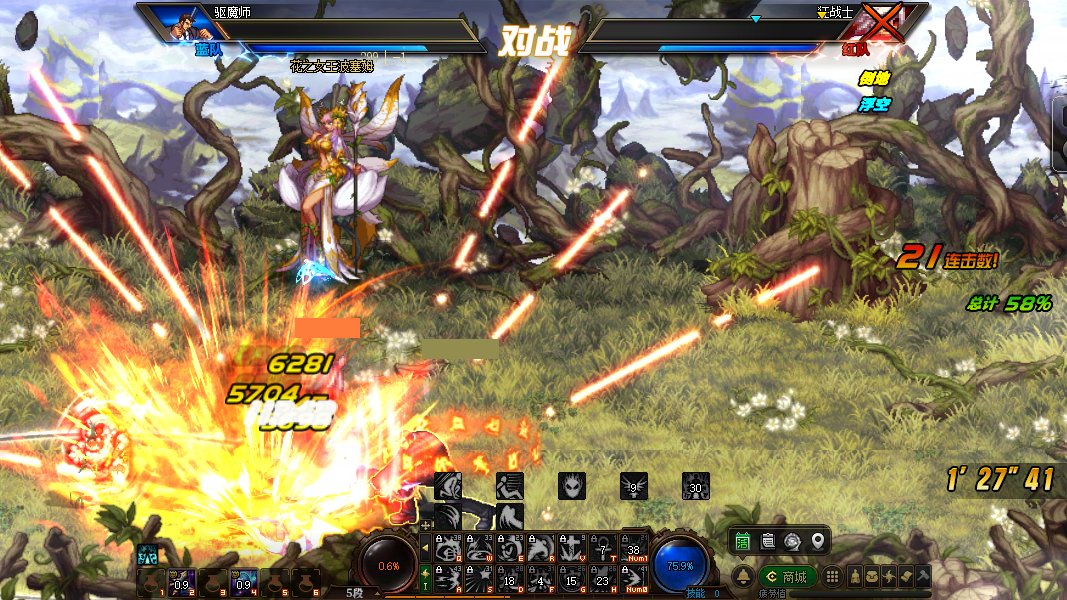Image resolution: width=1067 pixels, height=600 pixels.
Task: Activate the skill bound to the Q key
Action: pos(447,549)
